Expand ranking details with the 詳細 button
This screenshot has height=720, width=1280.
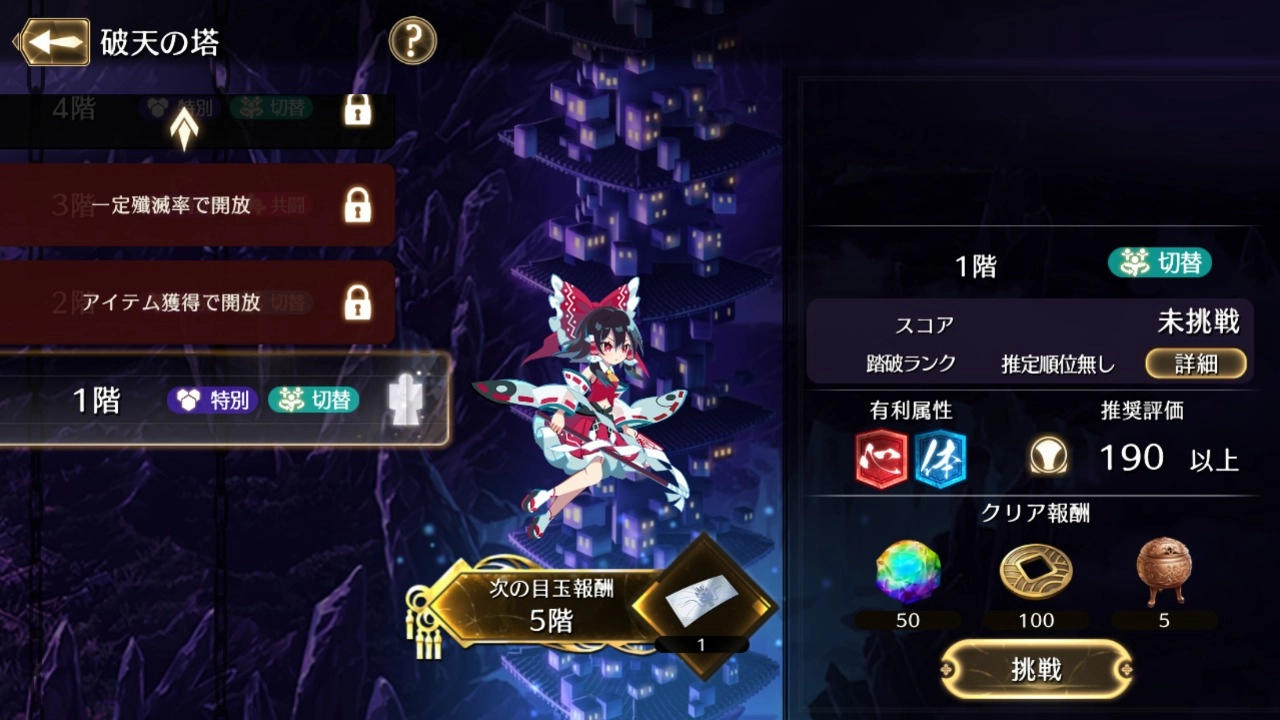click(1196, 364)
